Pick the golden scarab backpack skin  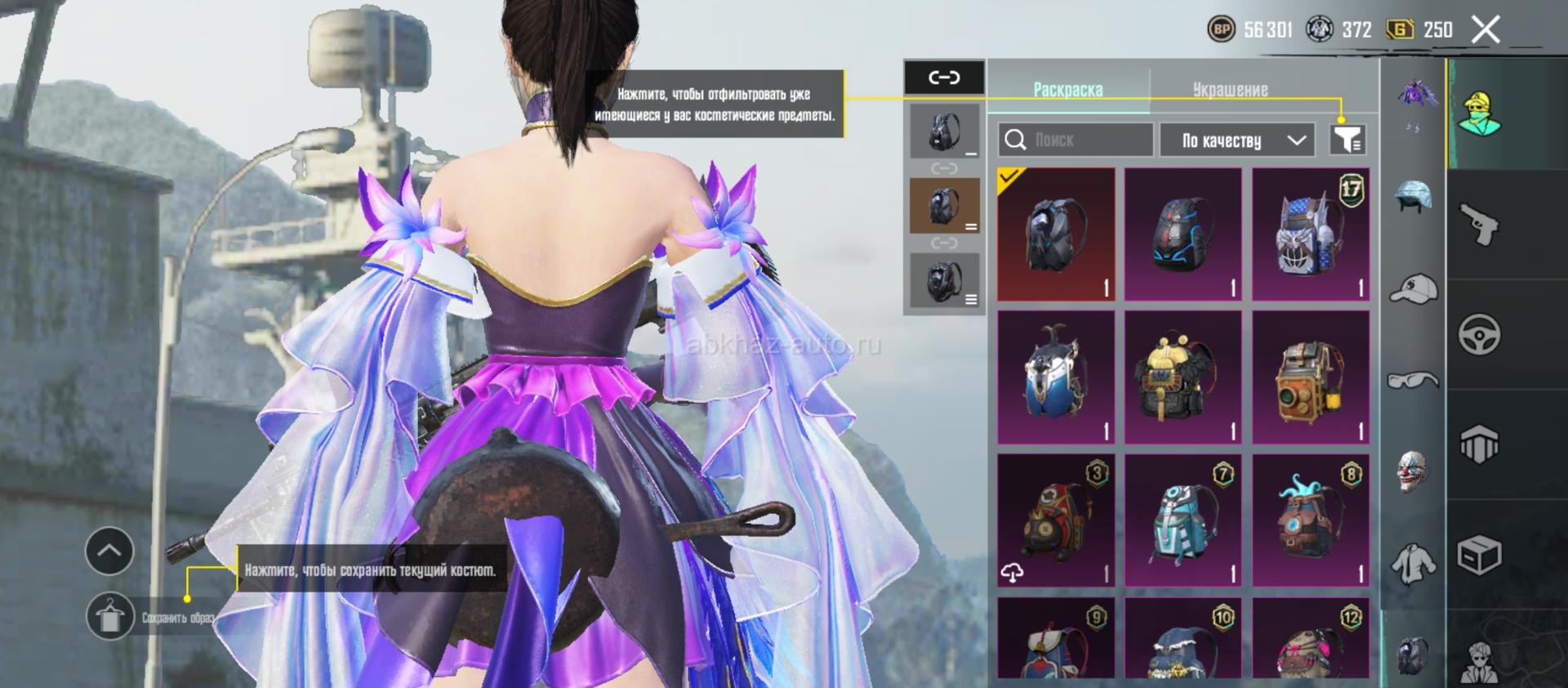click(1183, 378)
